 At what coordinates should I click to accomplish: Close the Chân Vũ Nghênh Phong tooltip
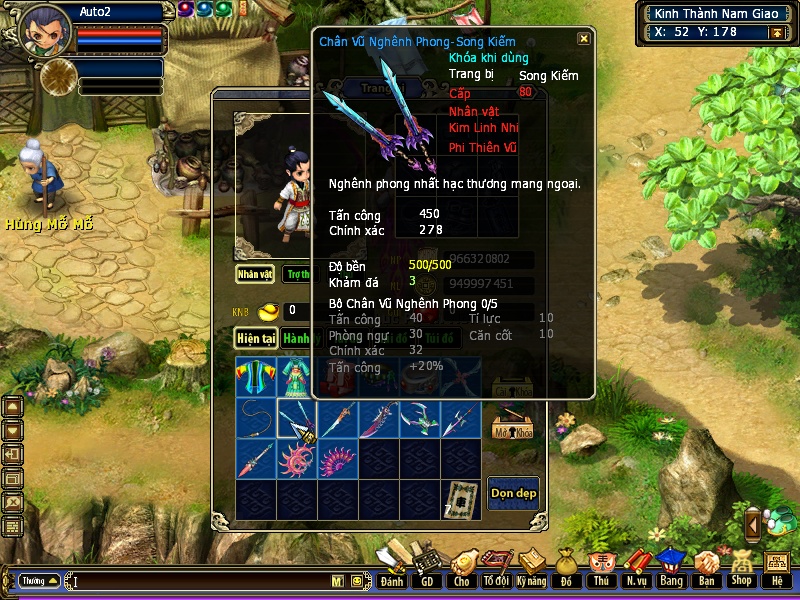click(x=584, y=39)
